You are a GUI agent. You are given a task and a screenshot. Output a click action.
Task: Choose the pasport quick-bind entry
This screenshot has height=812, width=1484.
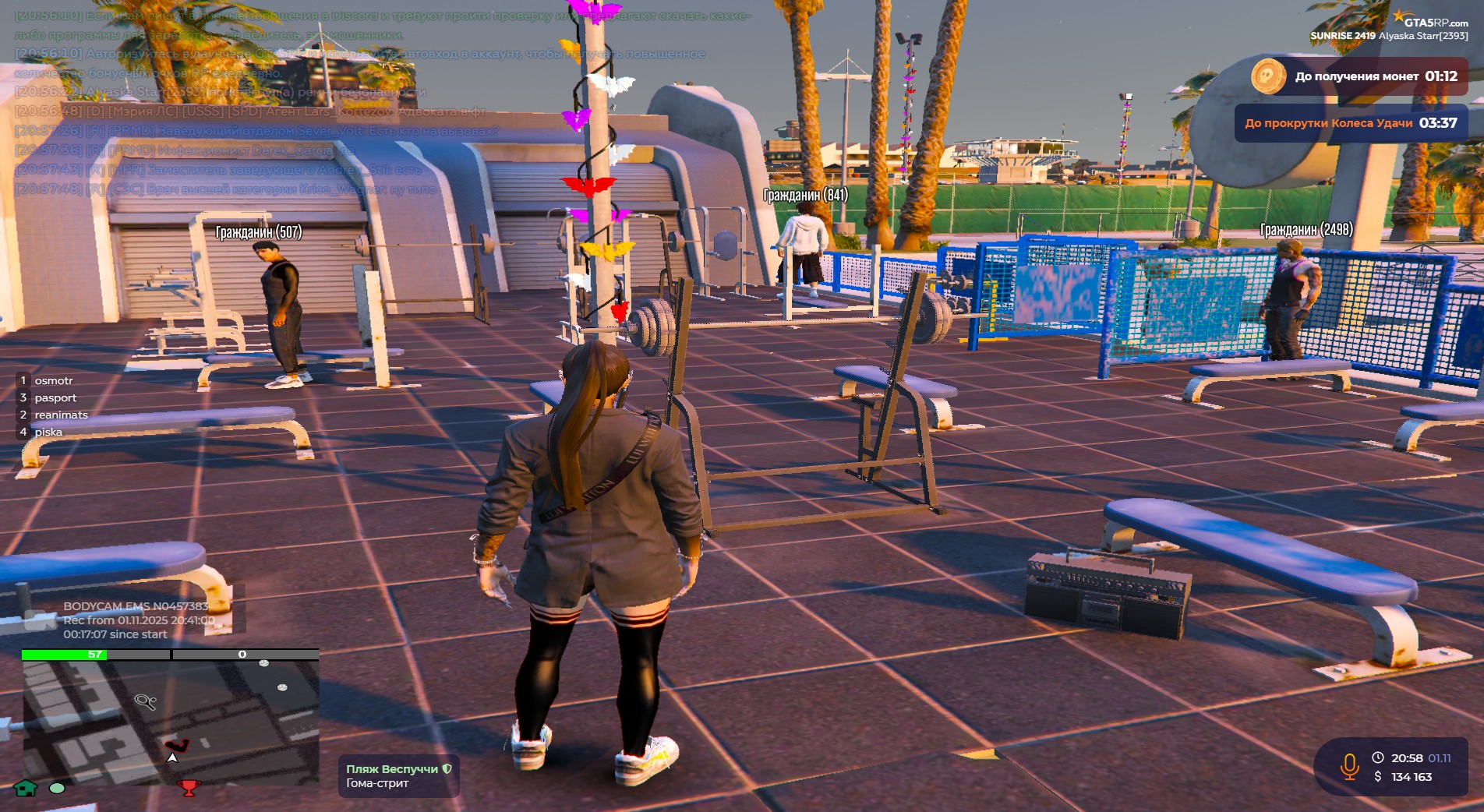pyautogui.click(x=55, y=398)
